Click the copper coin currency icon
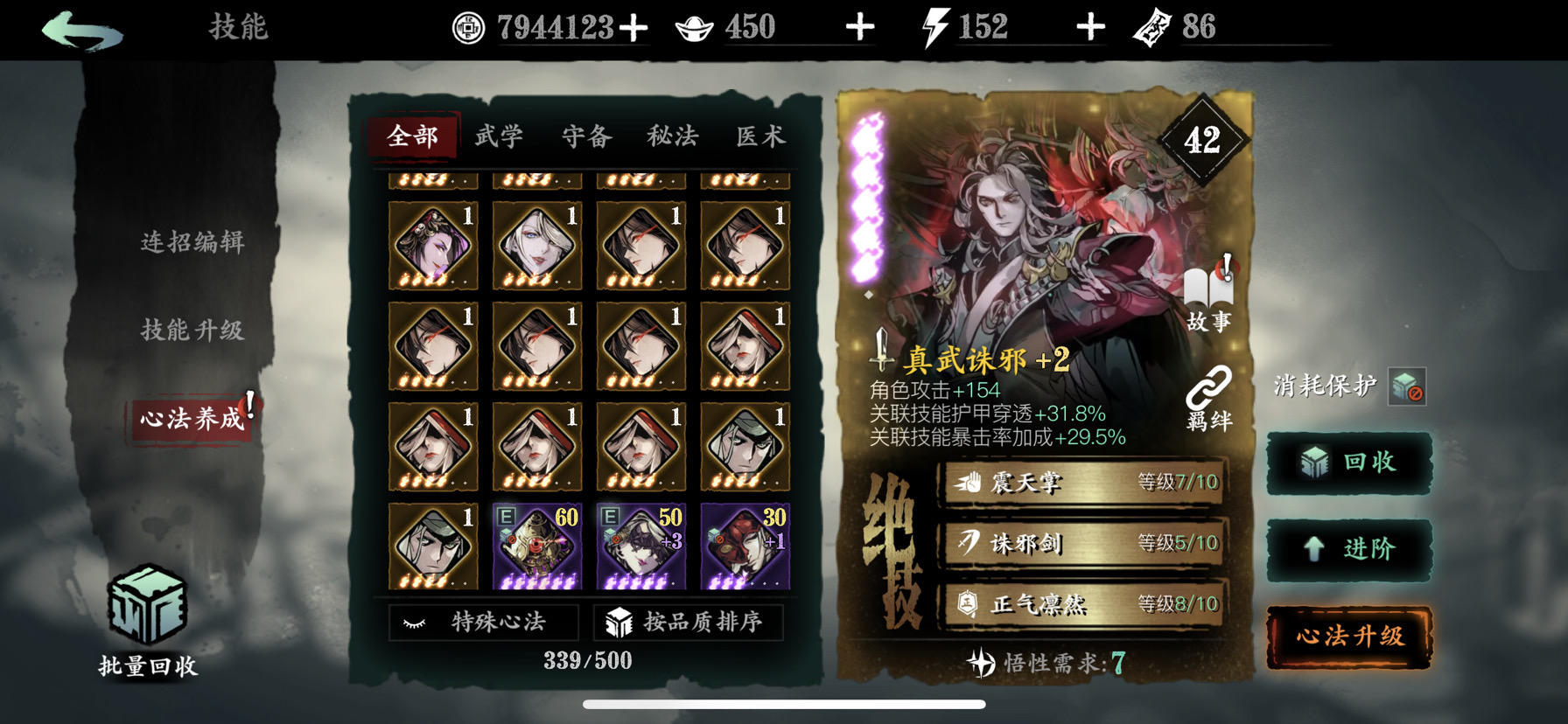This screenshot has width=1568, height=724. coord(468,25)
